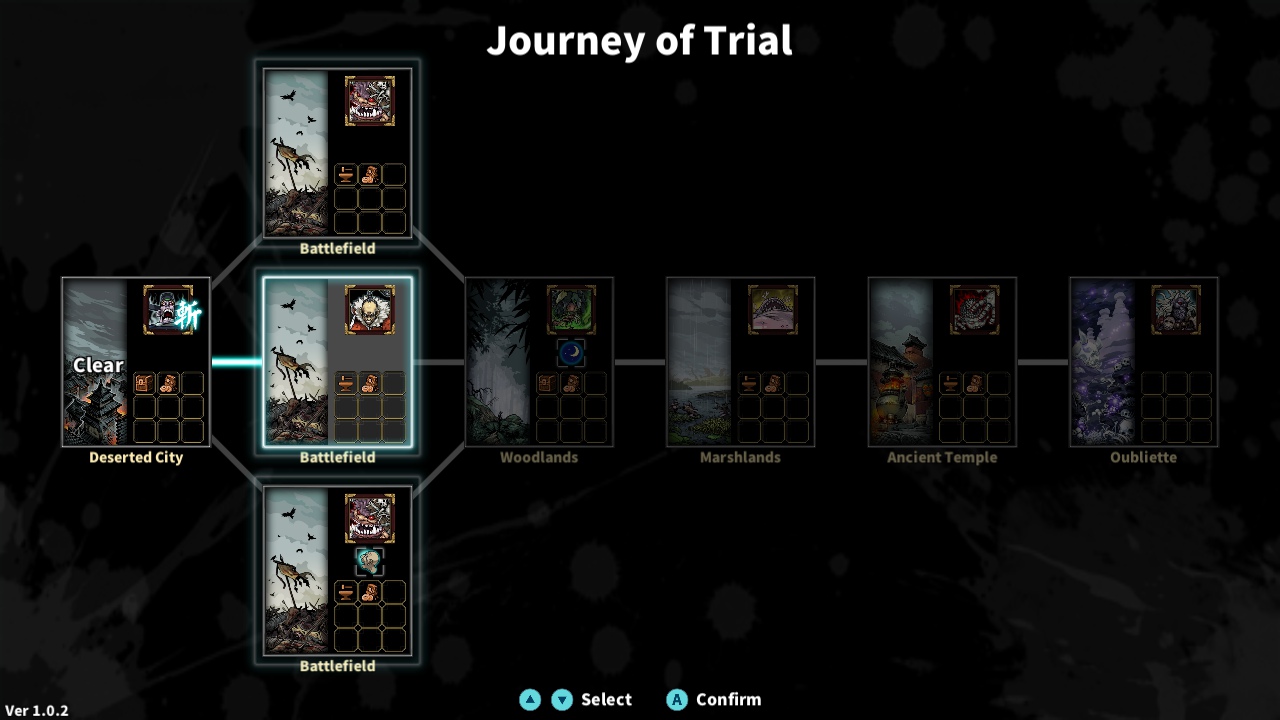
Task: Select the blue moon night icon on Woodlands
Action: coord(570,350)
